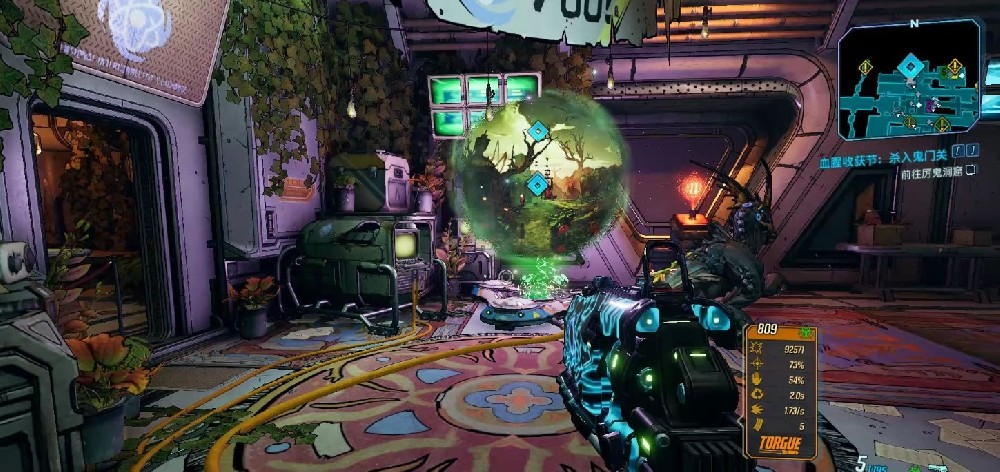Click the large cyan diamond marker on the minimap
This screenshot has width=1000, height=472.
(x=910, y=67)
